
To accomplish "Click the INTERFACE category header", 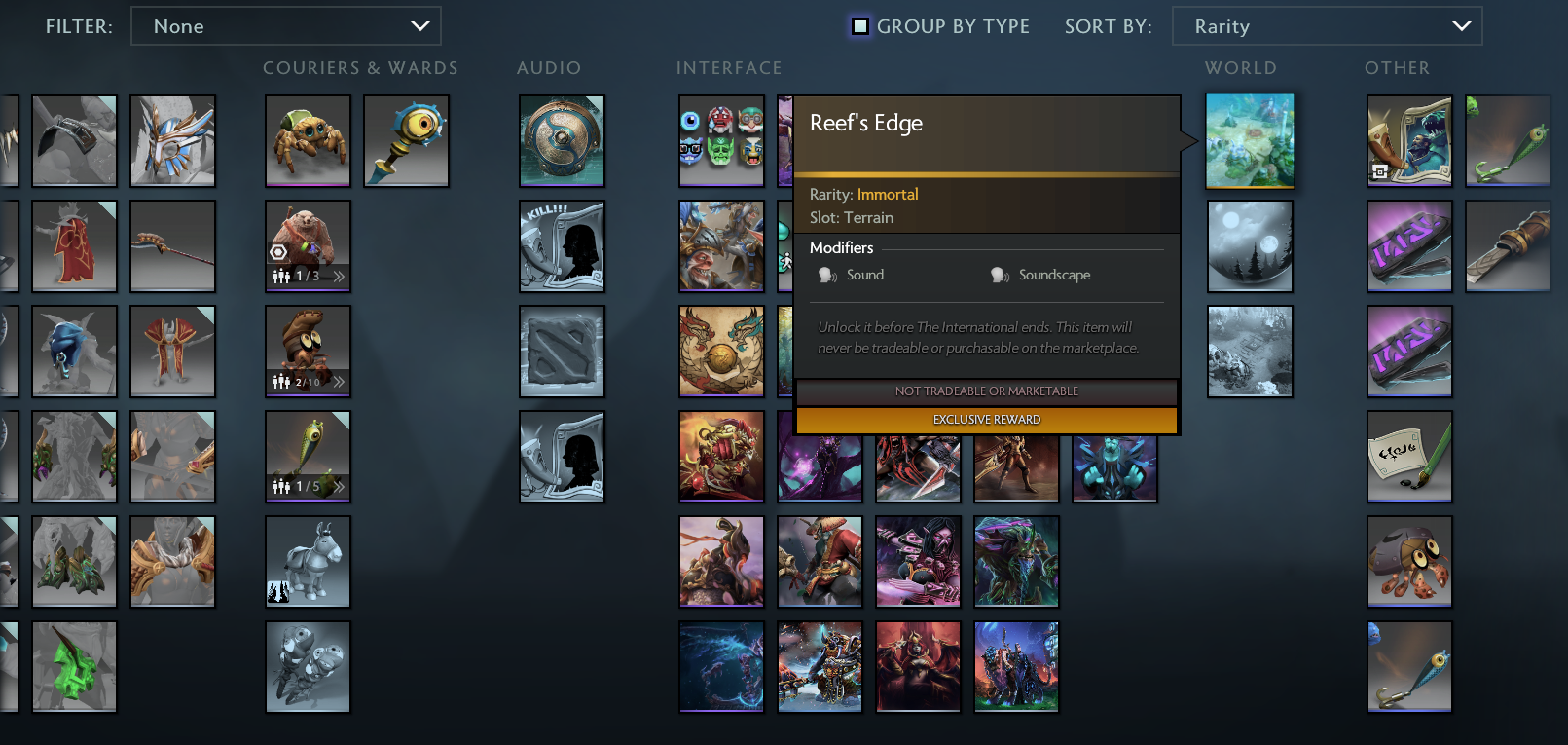I will pos(729,68).
